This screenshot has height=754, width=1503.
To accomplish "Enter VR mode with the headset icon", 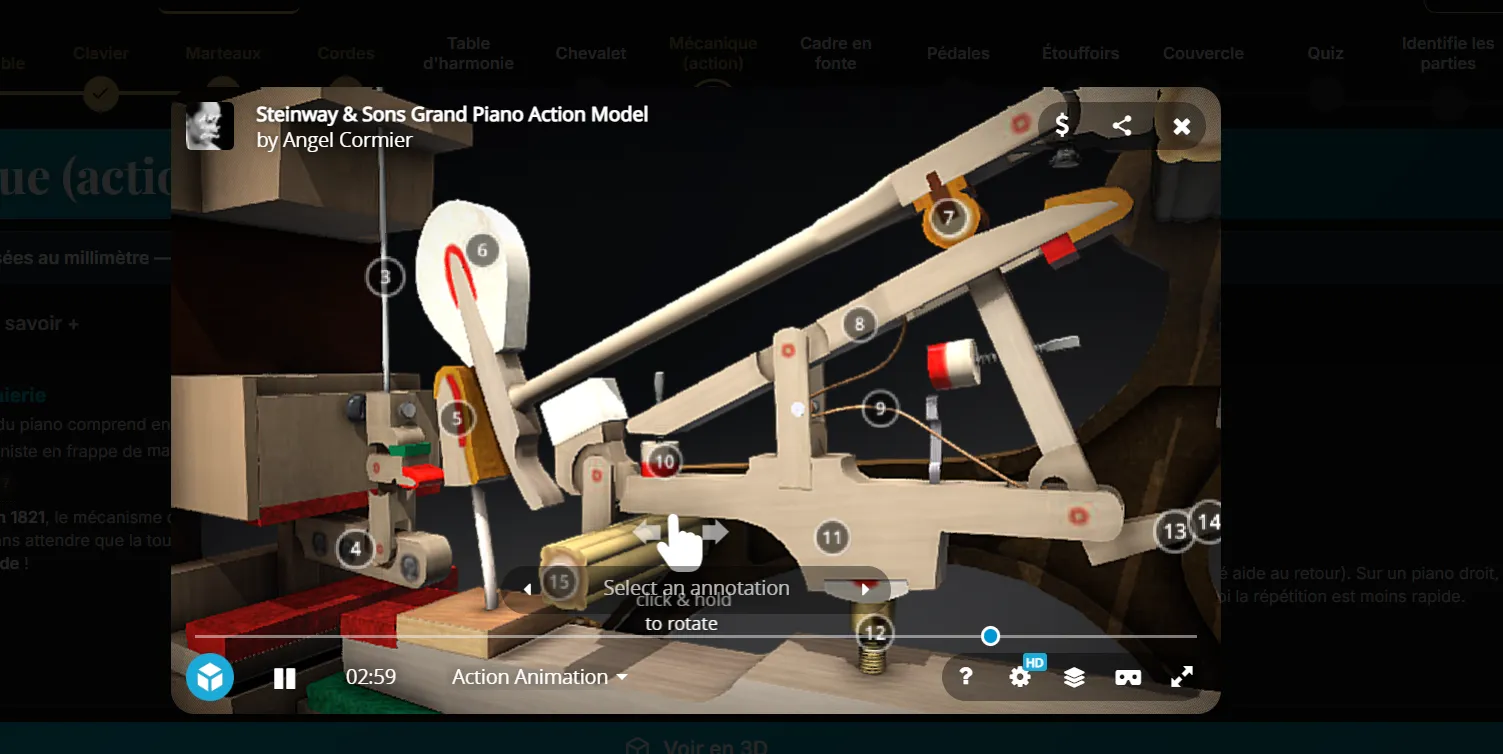I will pyautogui.click(x=1128, y=677).
